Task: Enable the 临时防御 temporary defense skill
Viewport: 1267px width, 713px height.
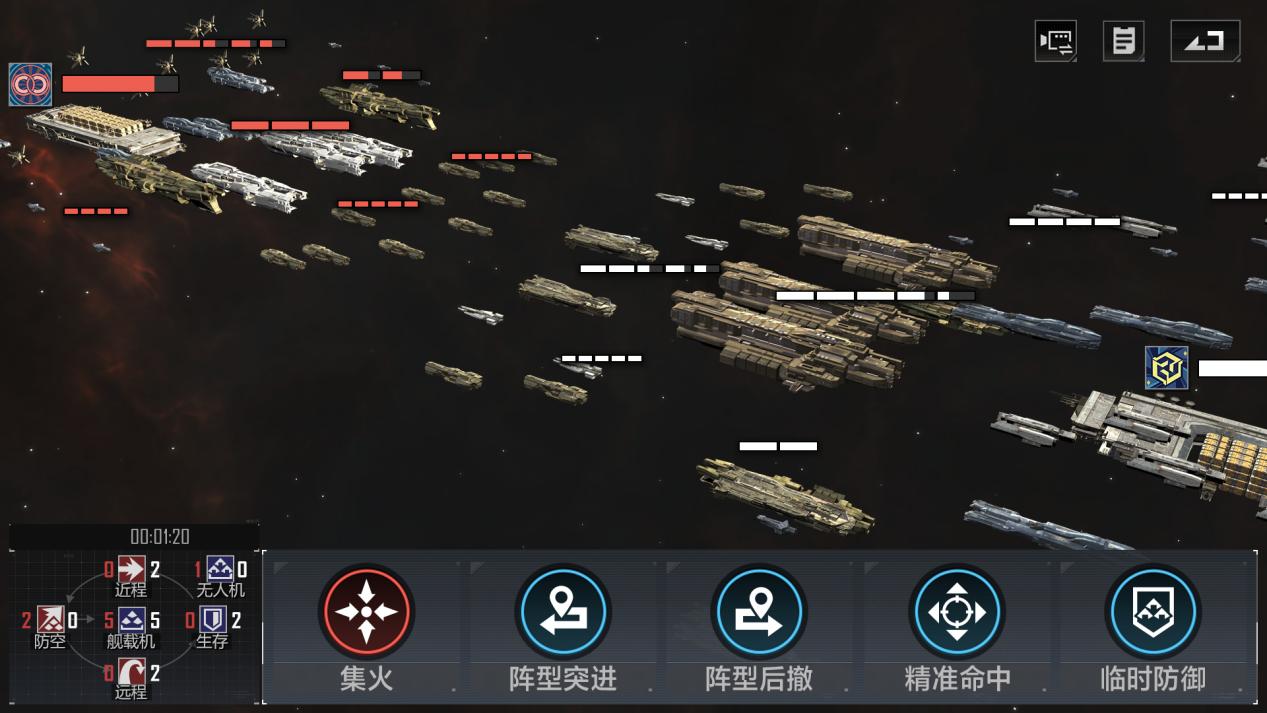Action: 1153,611
